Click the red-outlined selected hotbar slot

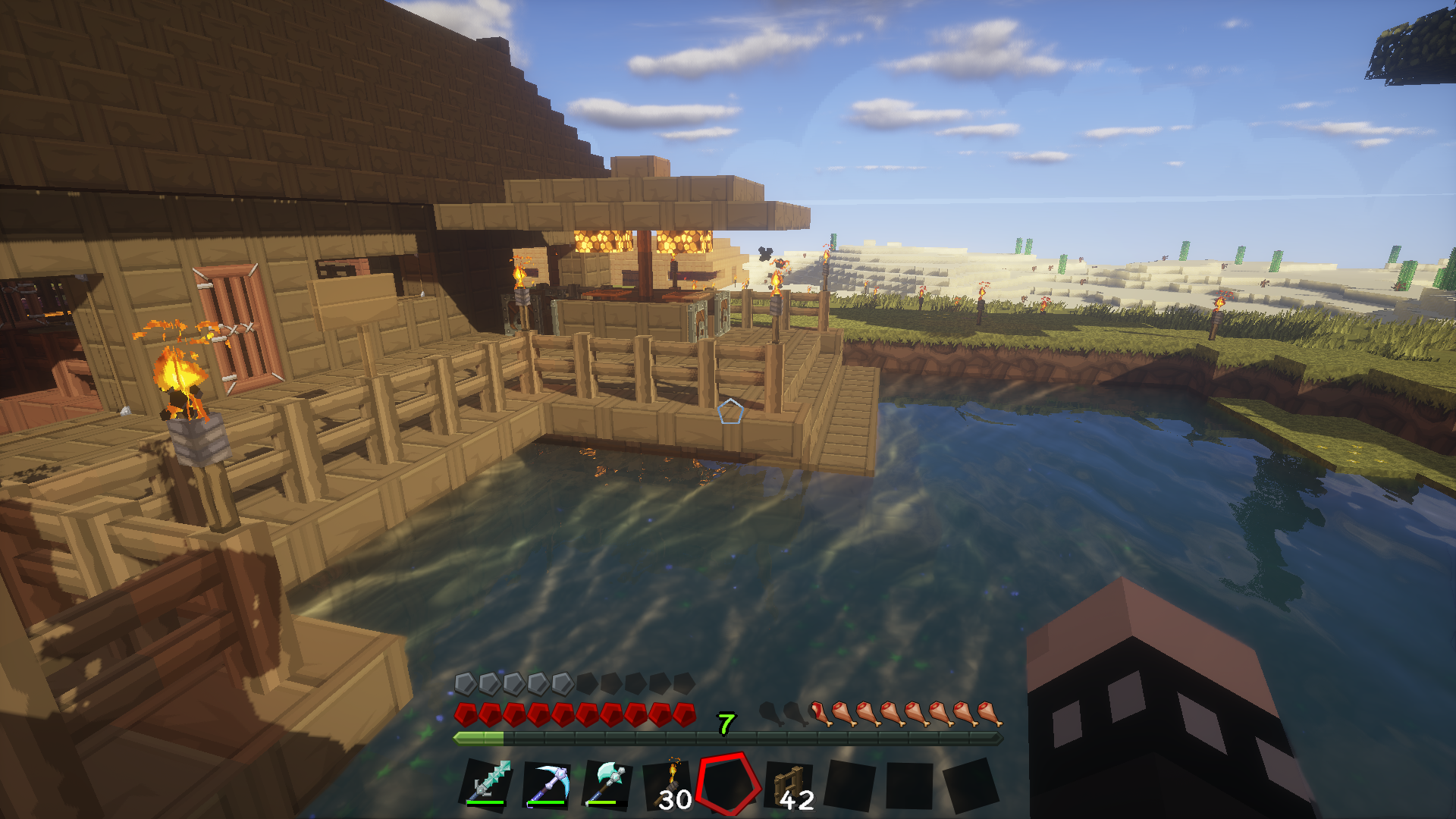(729, 784)
